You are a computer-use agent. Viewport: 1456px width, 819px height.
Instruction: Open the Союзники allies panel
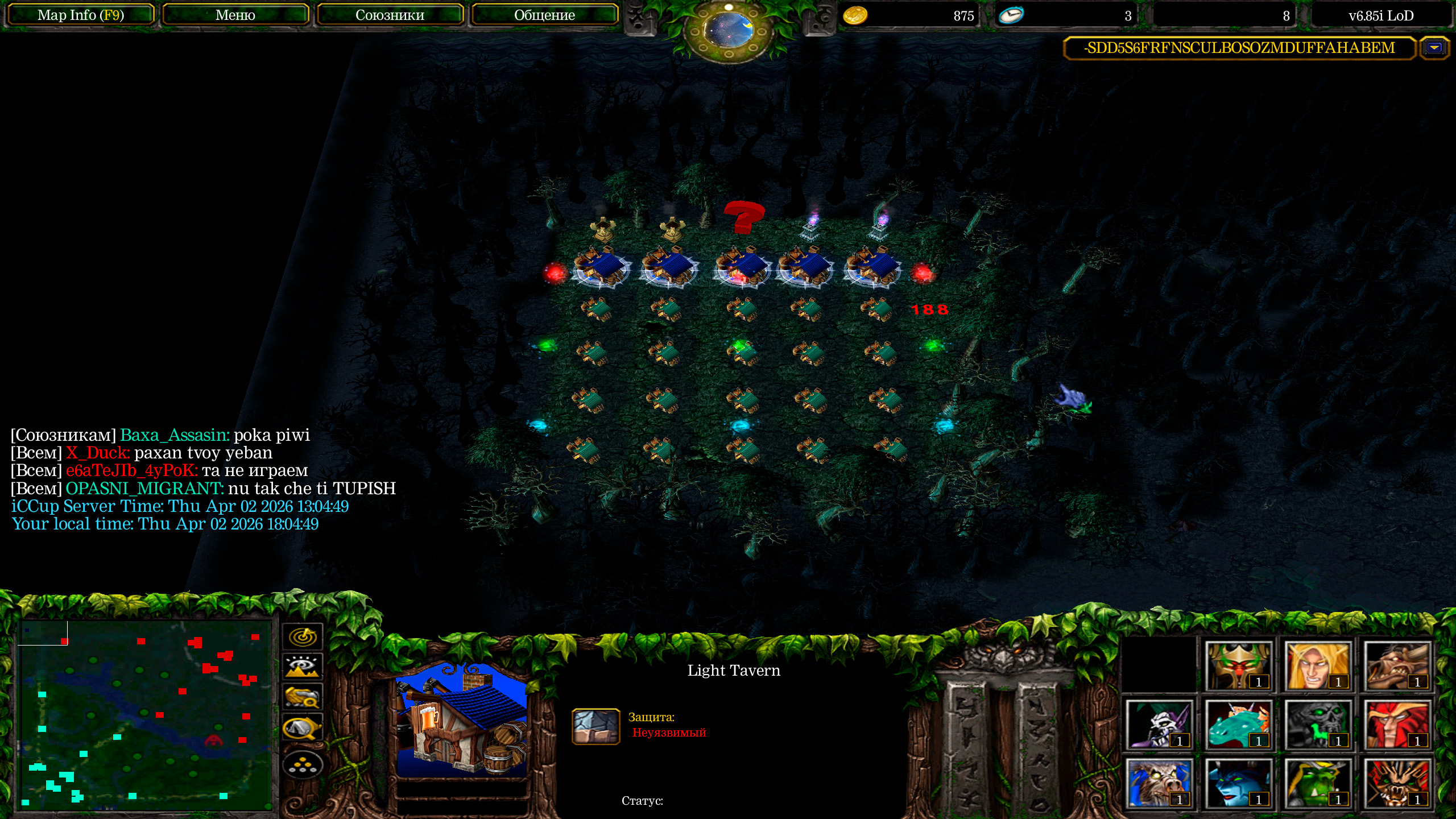click(x=390, y=15)
